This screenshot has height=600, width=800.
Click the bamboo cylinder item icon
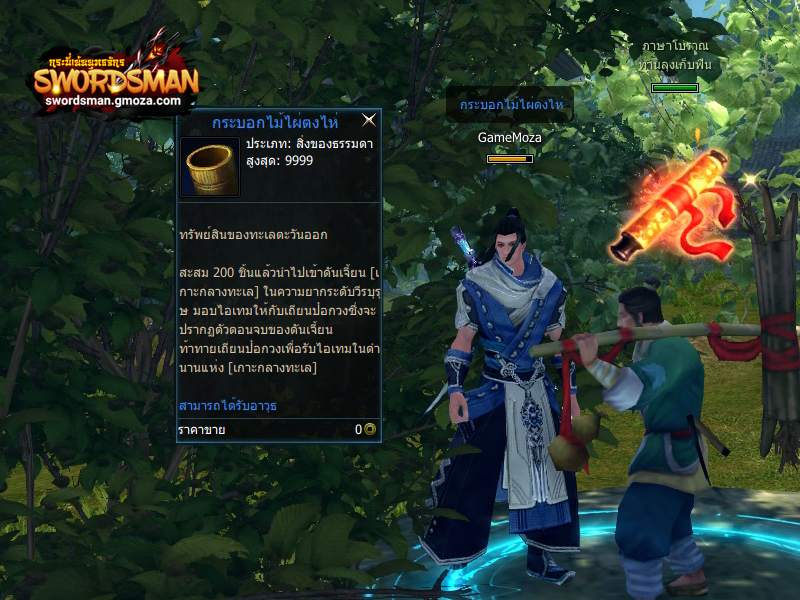pos(210,167)
